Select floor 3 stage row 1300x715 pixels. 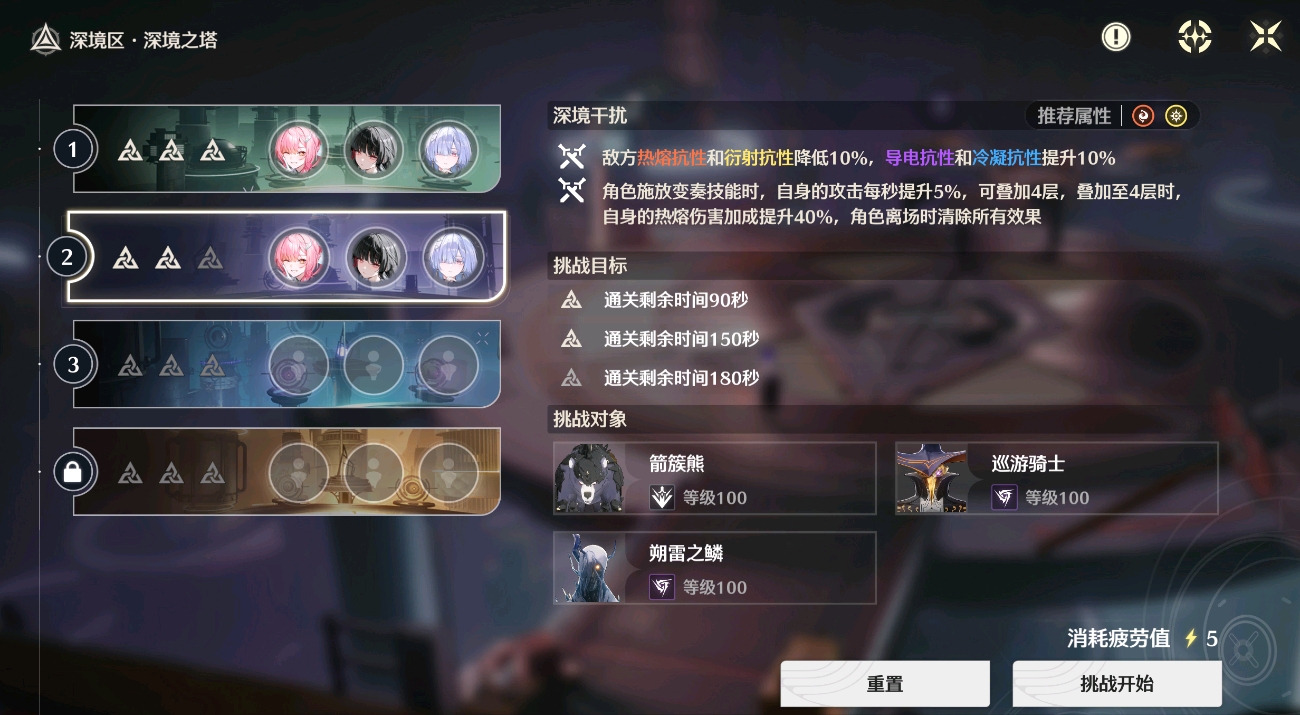pyautogui.click(x=286, y=364)
